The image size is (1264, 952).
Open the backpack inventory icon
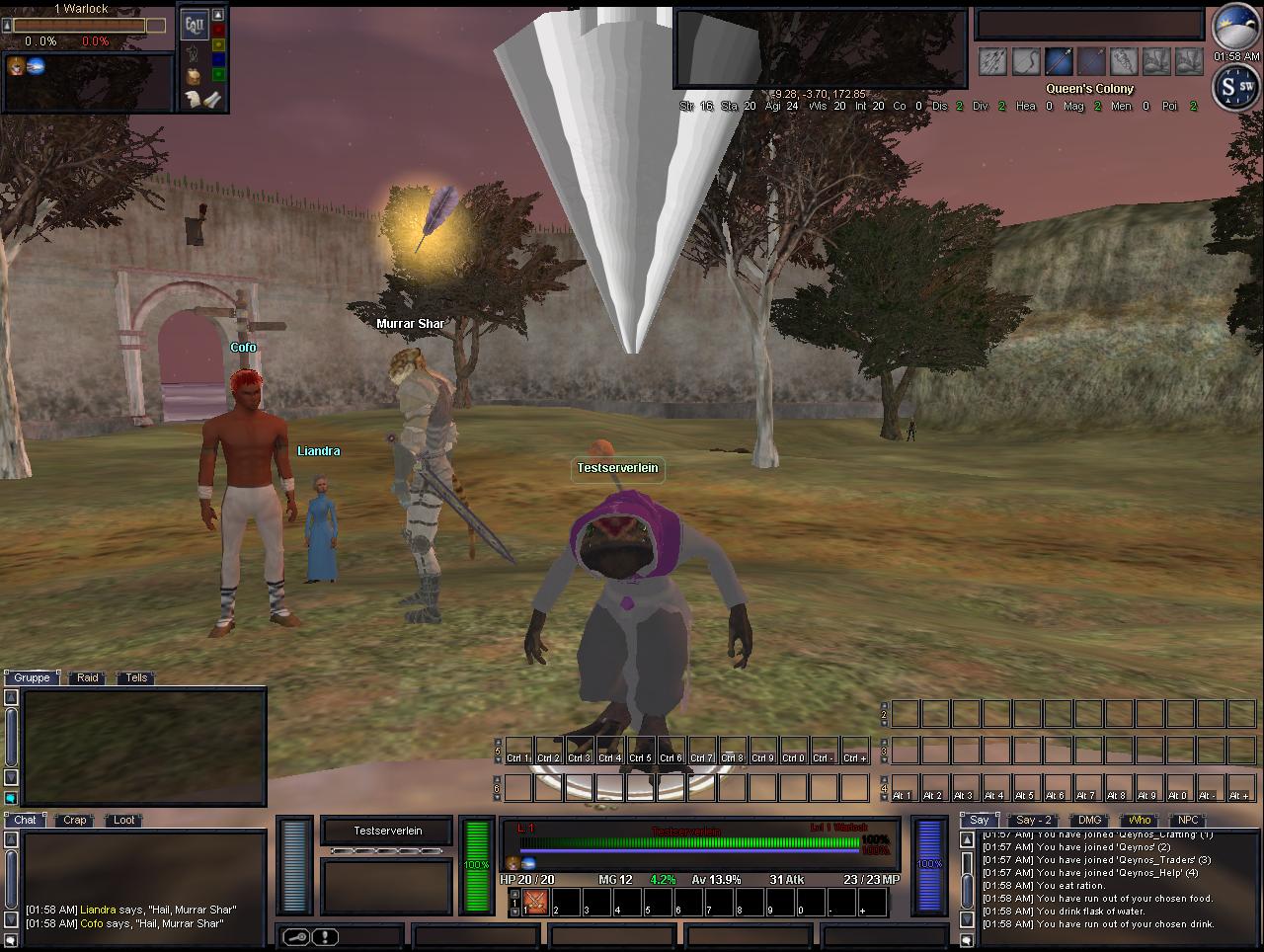pyautogui.click(x=194, y=75)
